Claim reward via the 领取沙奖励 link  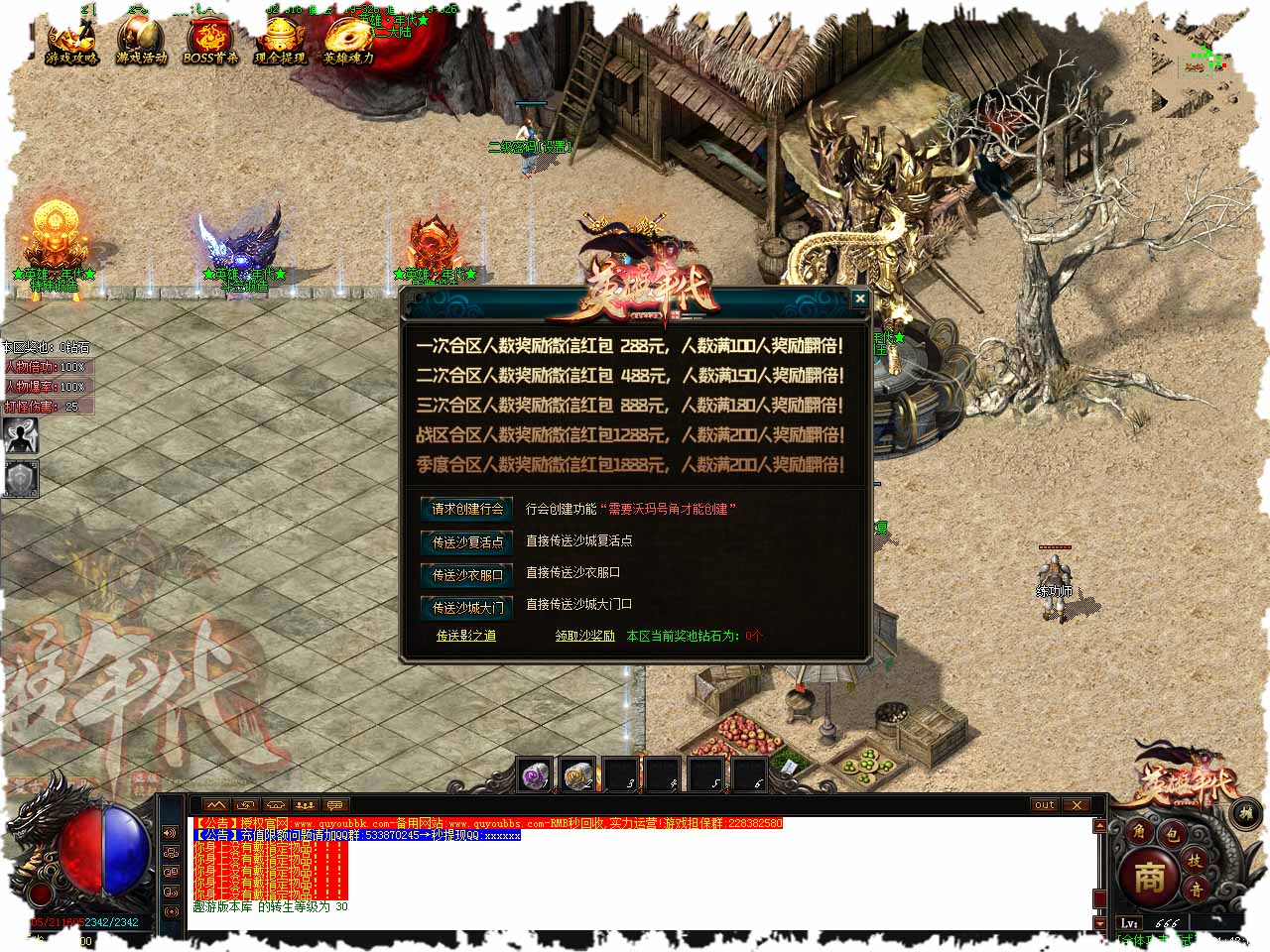pos(584,636)
